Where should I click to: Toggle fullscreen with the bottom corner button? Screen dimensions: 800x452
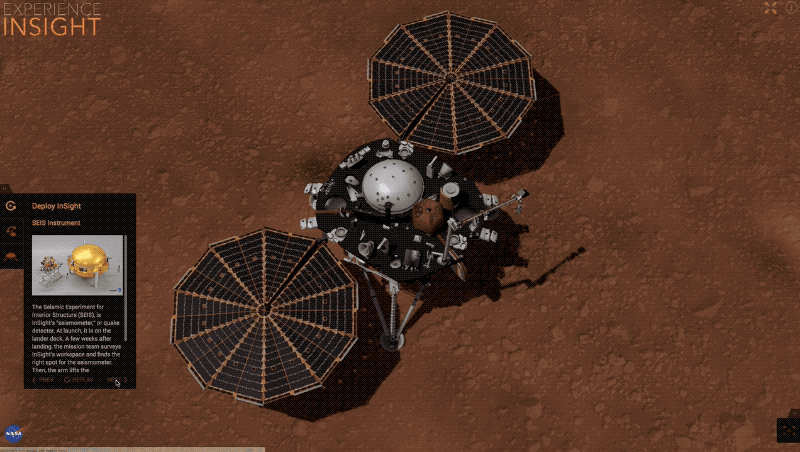coord(788,430)
